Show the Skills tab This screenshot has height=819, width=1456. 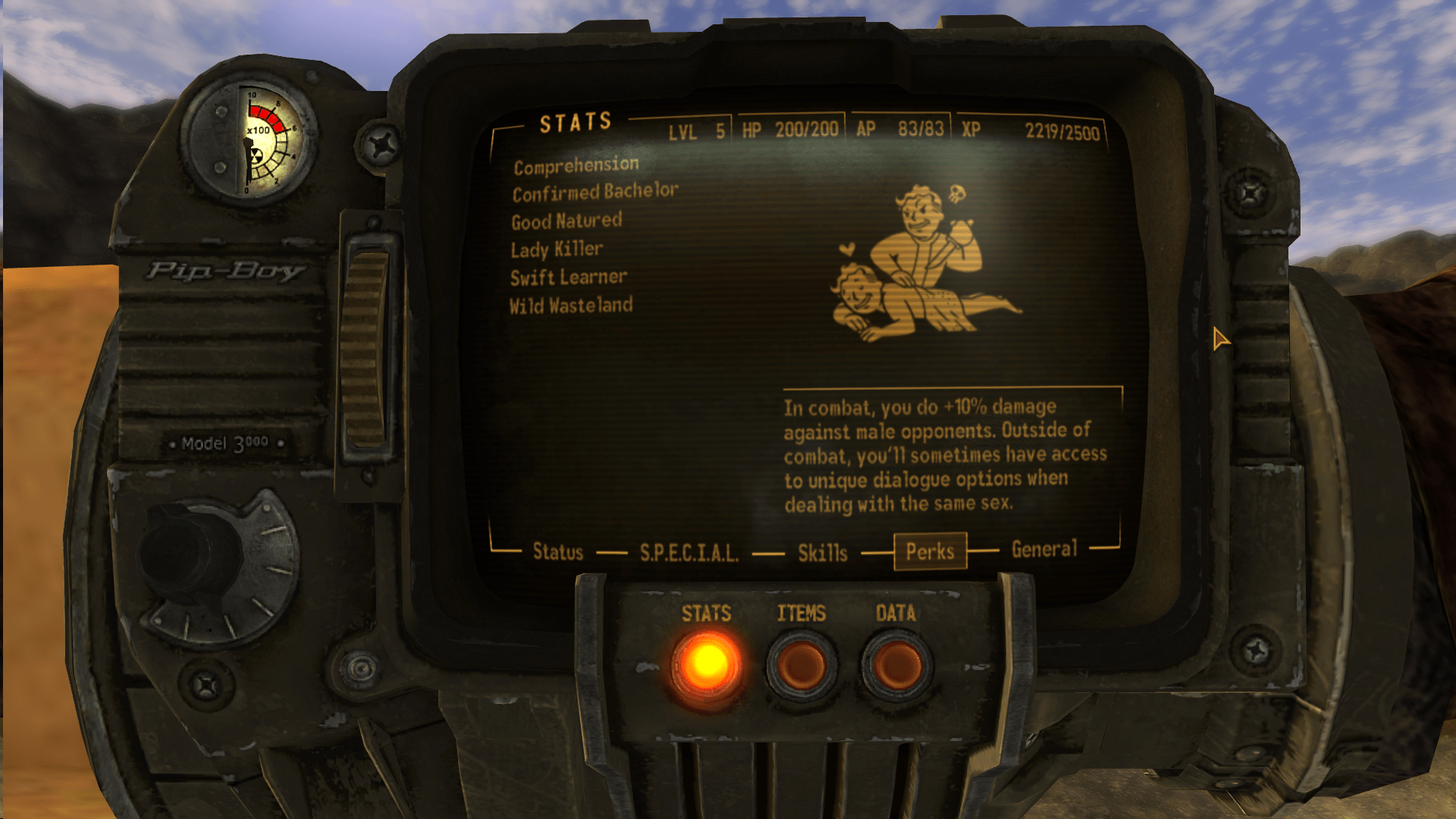(822, 553)
